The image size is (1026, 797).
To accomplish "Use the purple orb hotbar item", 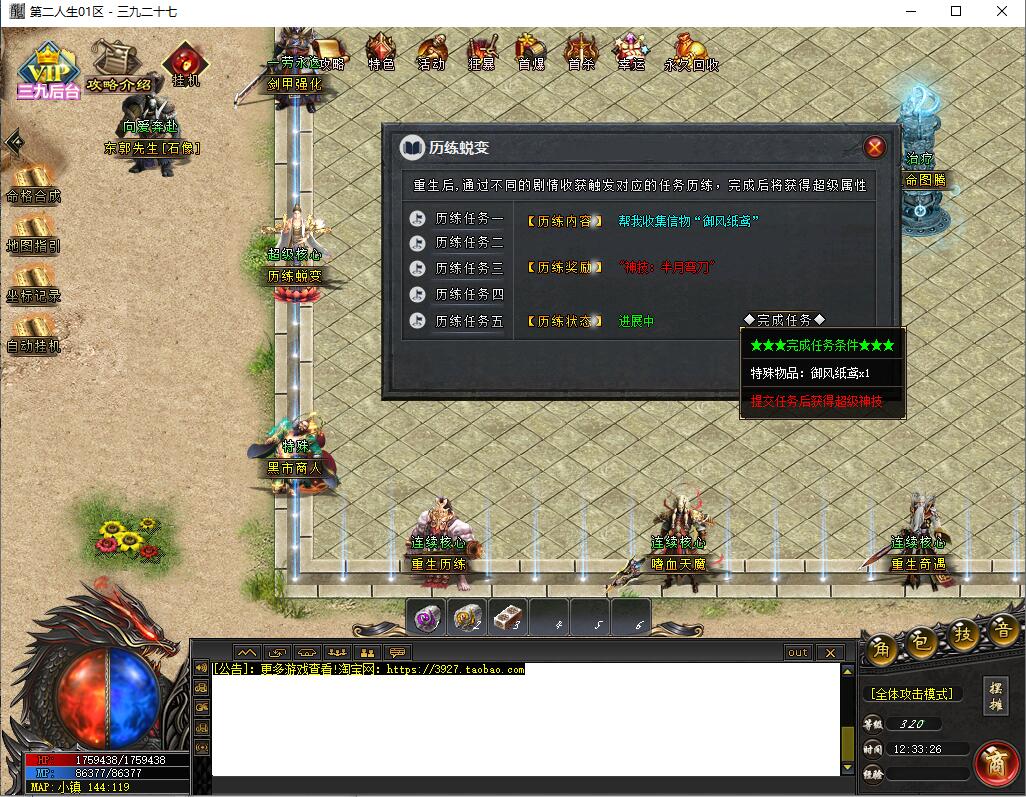I will coord(425,618).
